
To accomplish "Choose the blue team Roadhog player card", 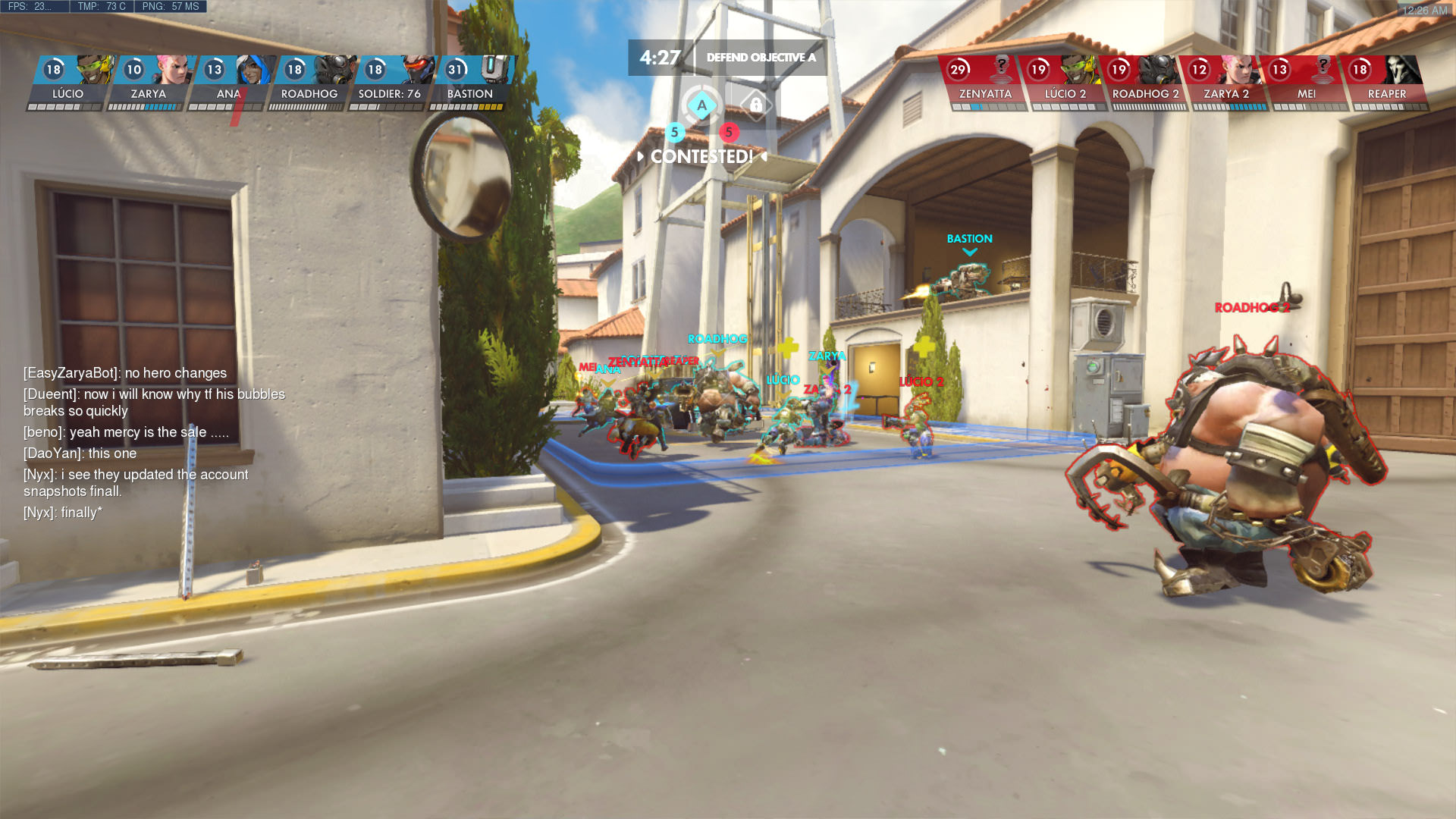I will point(310,83).
